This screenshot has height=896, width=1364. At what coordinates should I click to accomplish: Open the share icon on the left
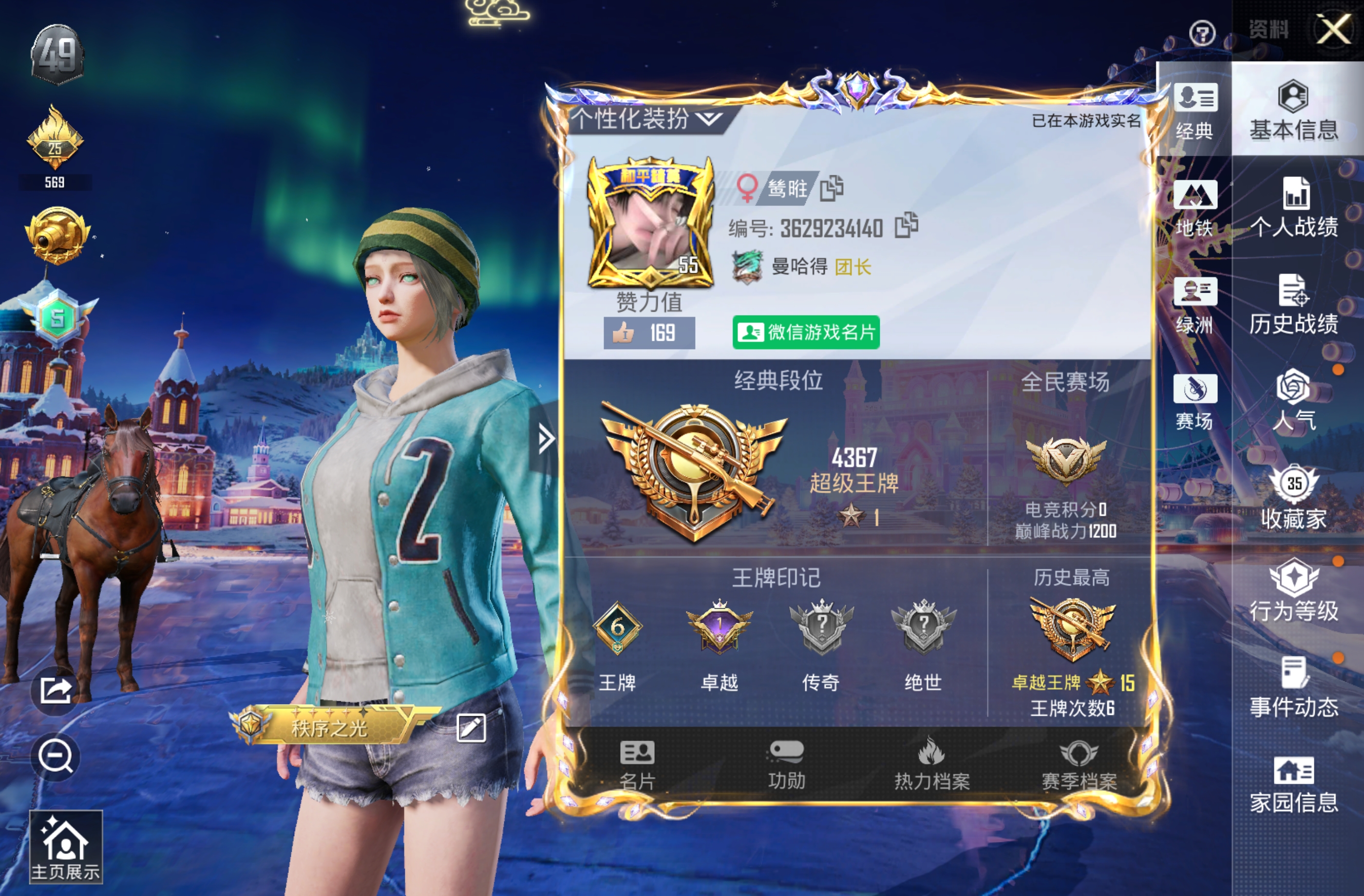(x=55, y=691)
